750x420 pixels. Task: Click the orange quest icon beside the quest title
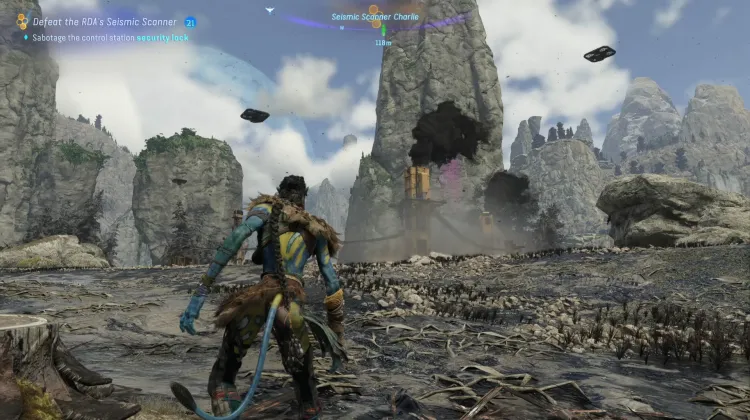(x=22, y=21)
